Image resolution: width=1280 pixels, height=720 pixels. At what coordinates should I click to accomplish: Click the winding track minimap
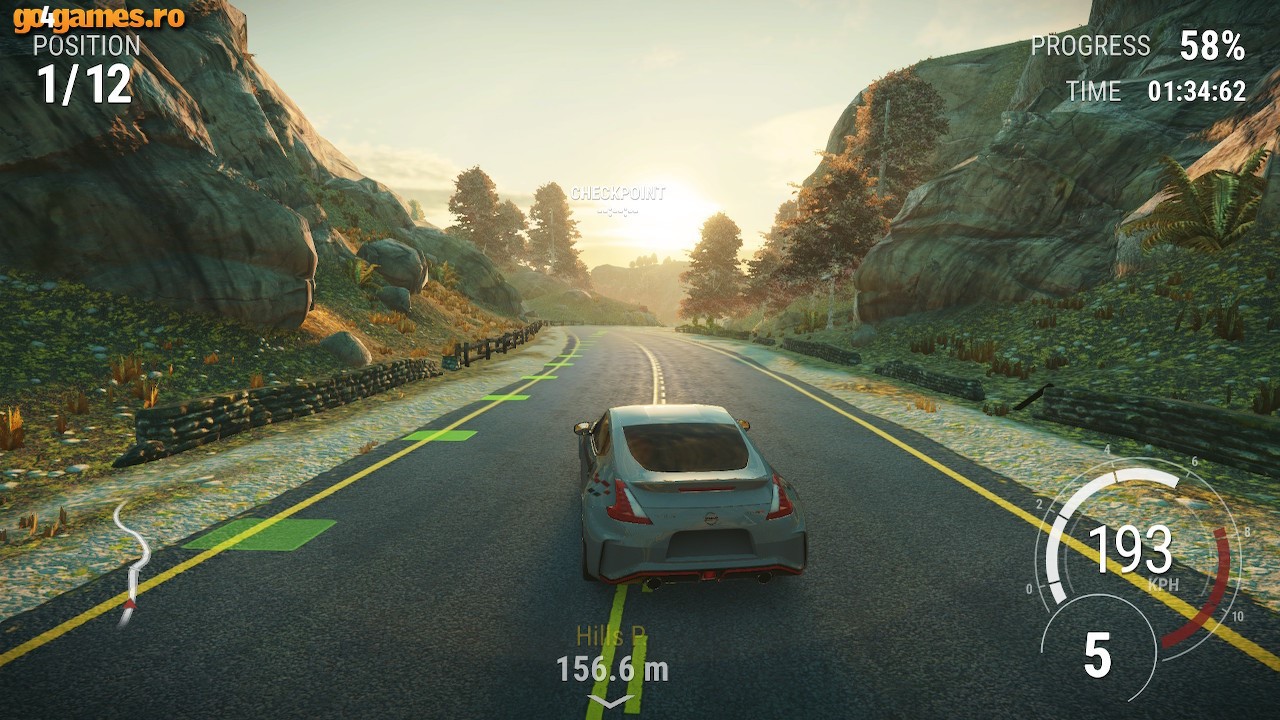click(132, 562)
